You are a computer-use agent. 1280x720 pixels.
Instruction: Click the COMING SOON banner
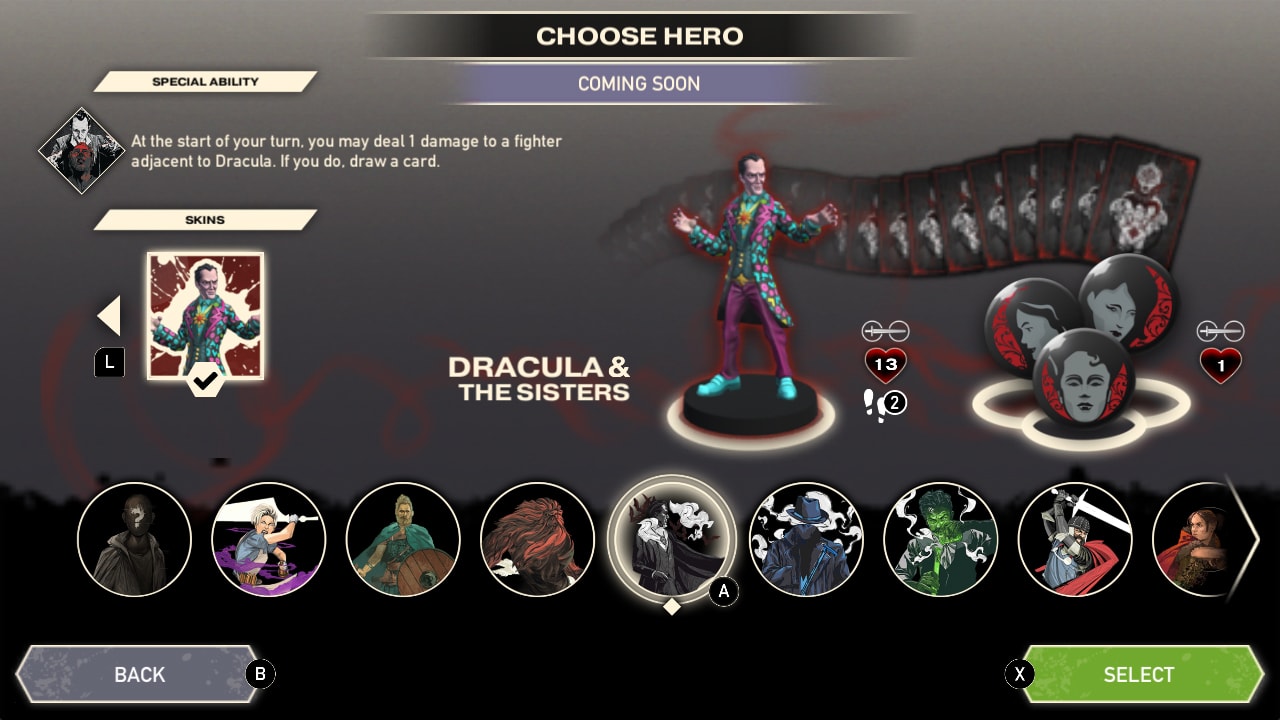tap(639, 83)
